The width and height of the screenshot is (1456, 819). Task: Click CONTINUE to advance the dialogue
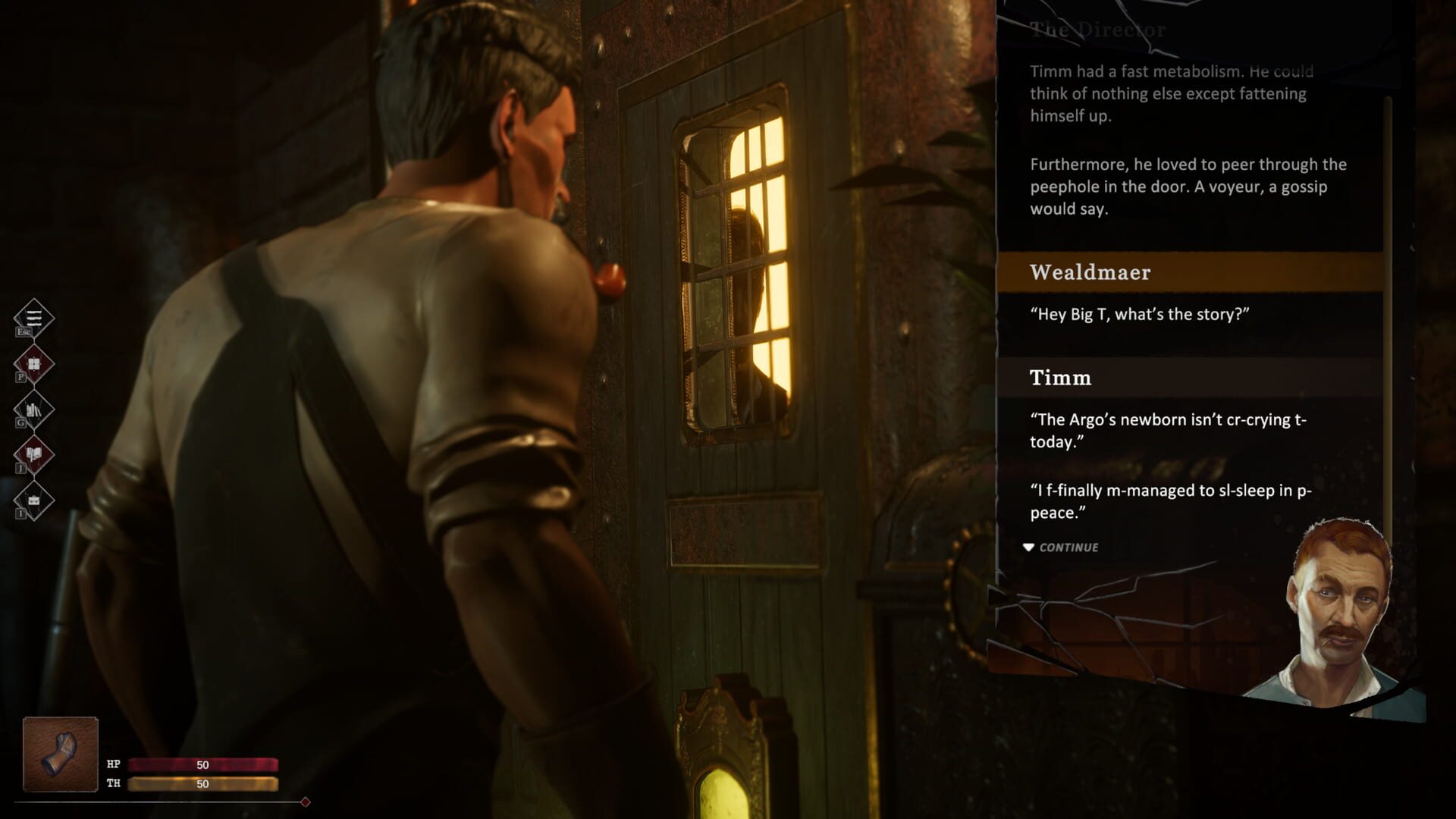point(1071,547)
